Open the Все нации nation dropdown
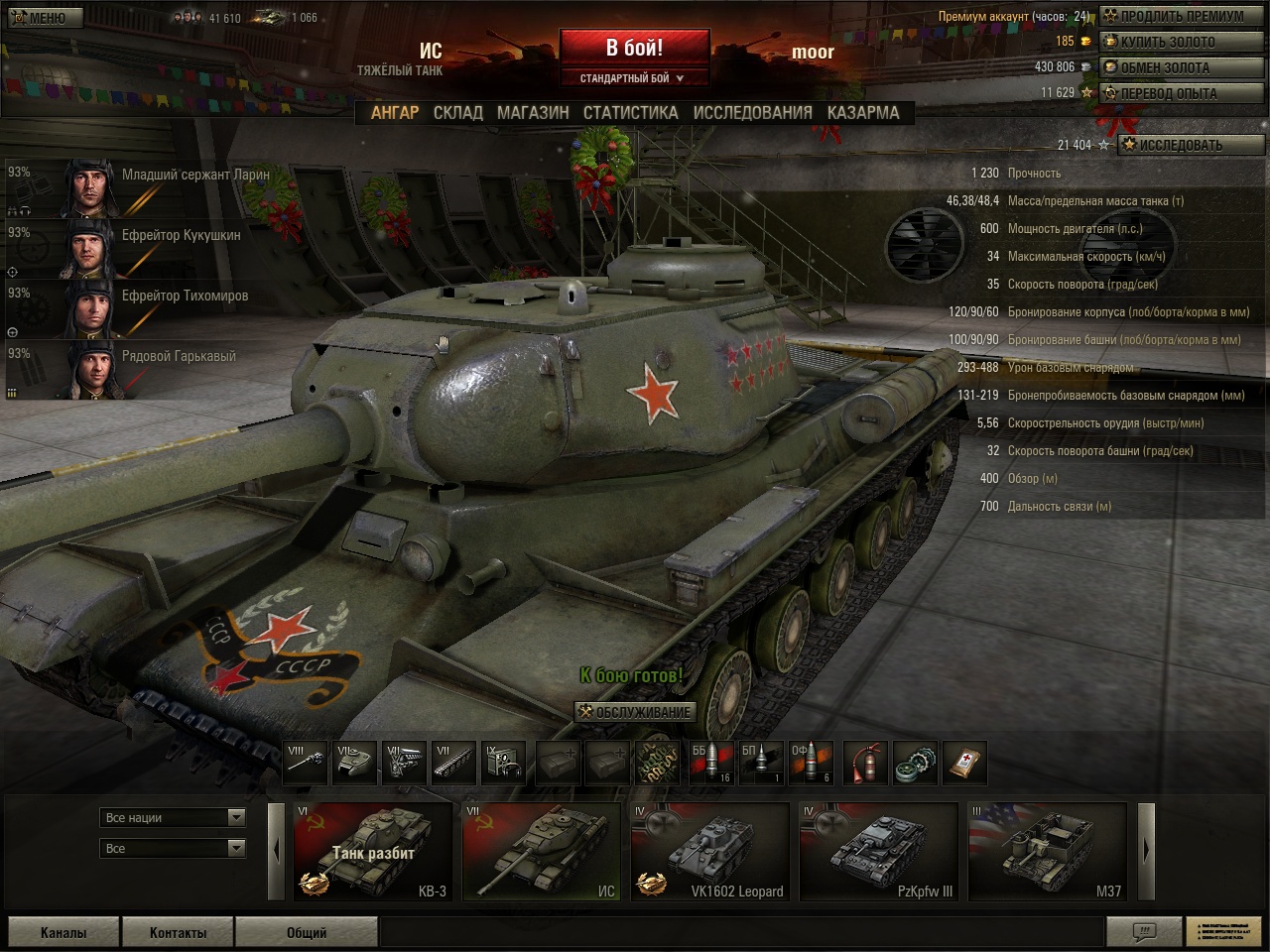 tap(174, 817)
